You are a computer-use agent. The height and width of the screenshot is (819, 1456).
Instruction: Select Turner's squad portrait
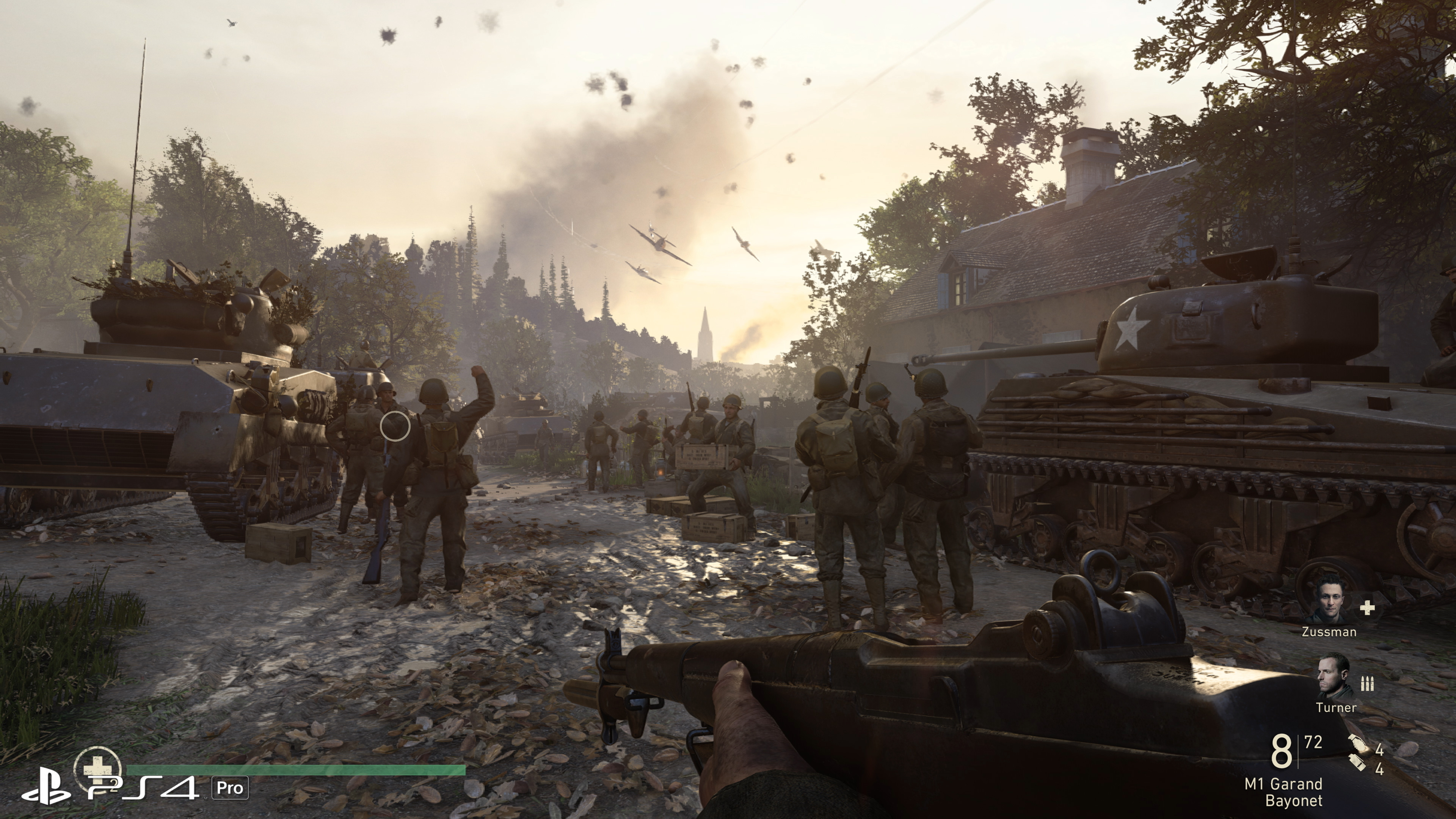tap(1335, 676)
